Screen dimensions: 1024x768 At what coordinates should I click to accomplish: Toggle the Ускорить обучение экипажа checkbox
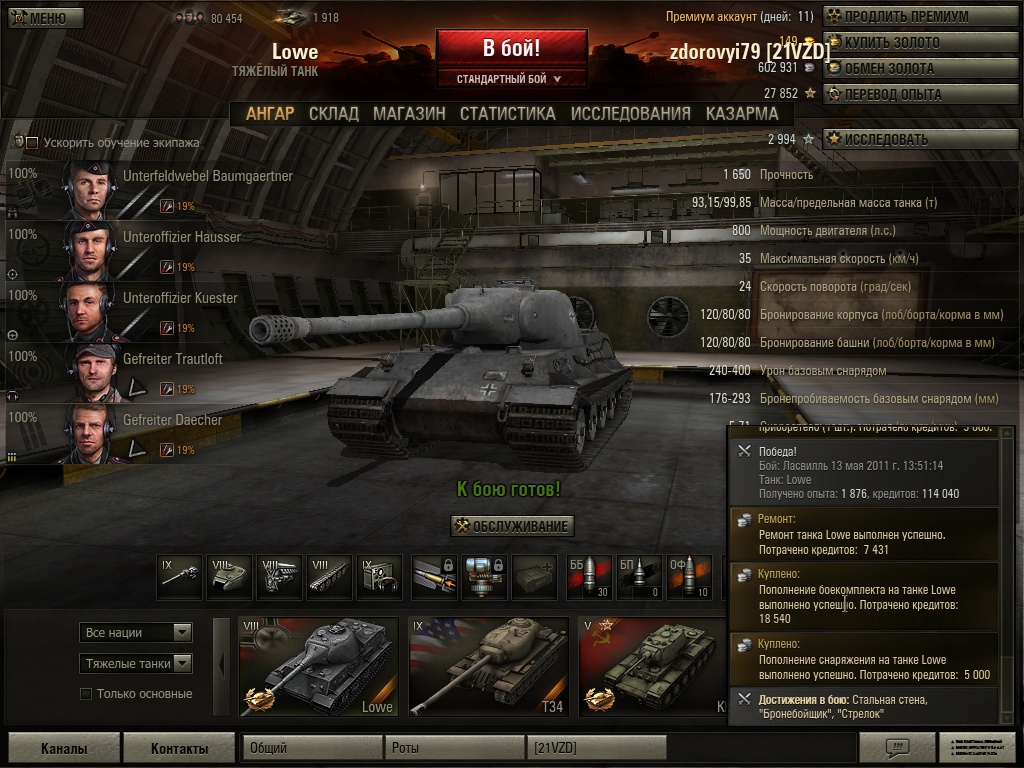coord(32,143)
